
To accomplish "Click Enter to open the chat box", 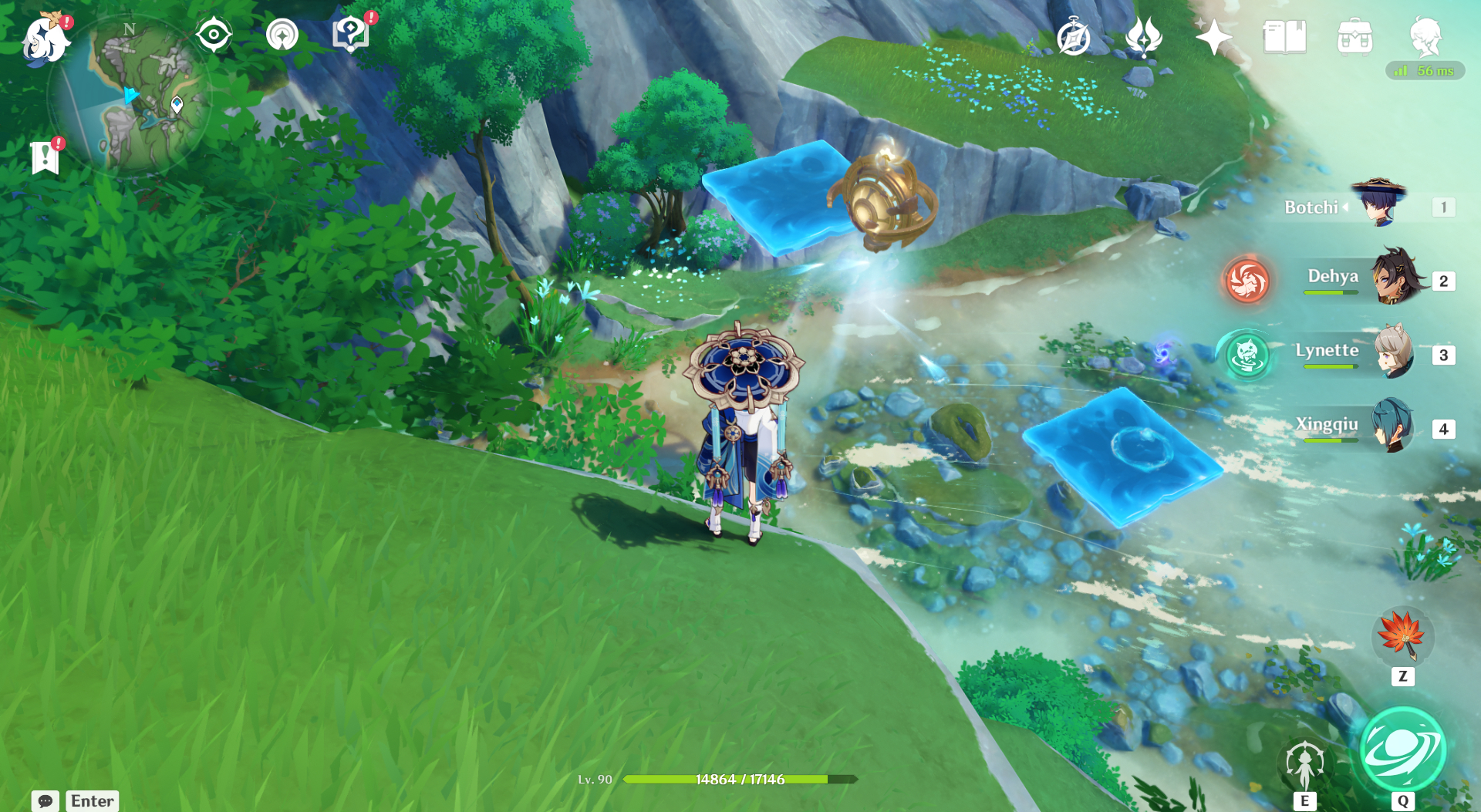I will click(x=91, y=800).
